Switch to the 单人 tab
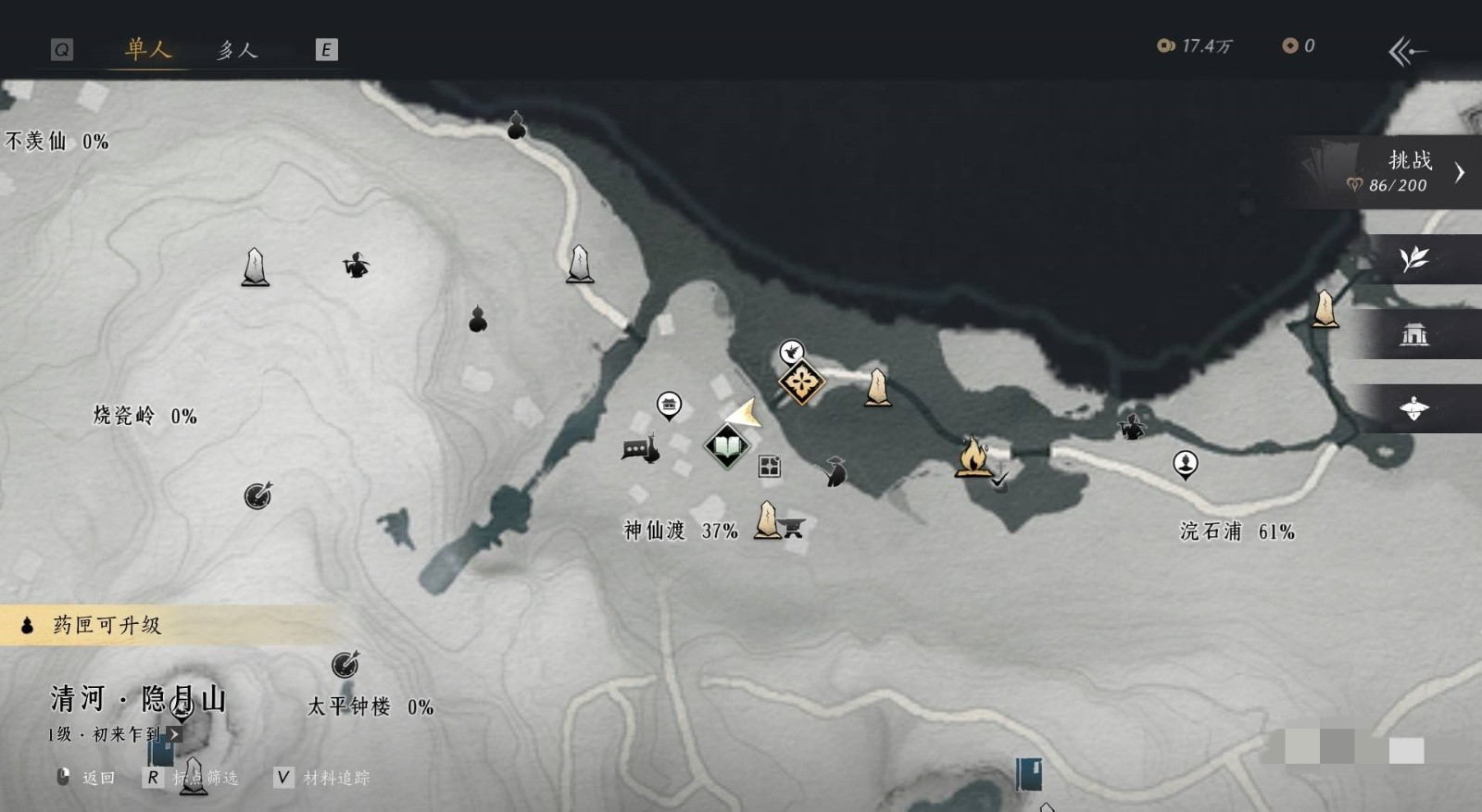Screen dimensions: 1482x812 pyautogui.click(x=148, y=49)
